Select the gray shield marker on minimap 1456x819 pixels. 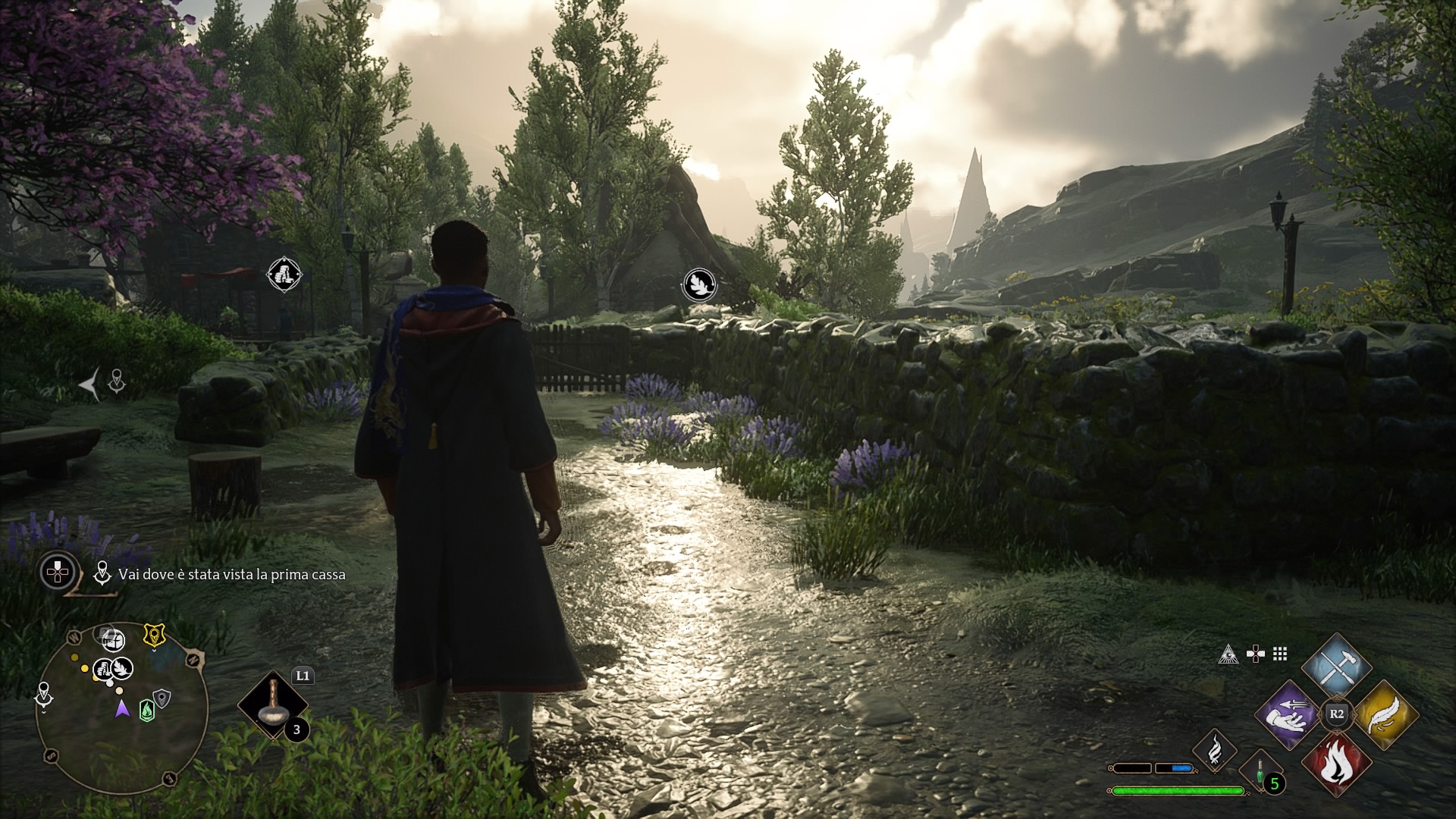coord(162,698)
